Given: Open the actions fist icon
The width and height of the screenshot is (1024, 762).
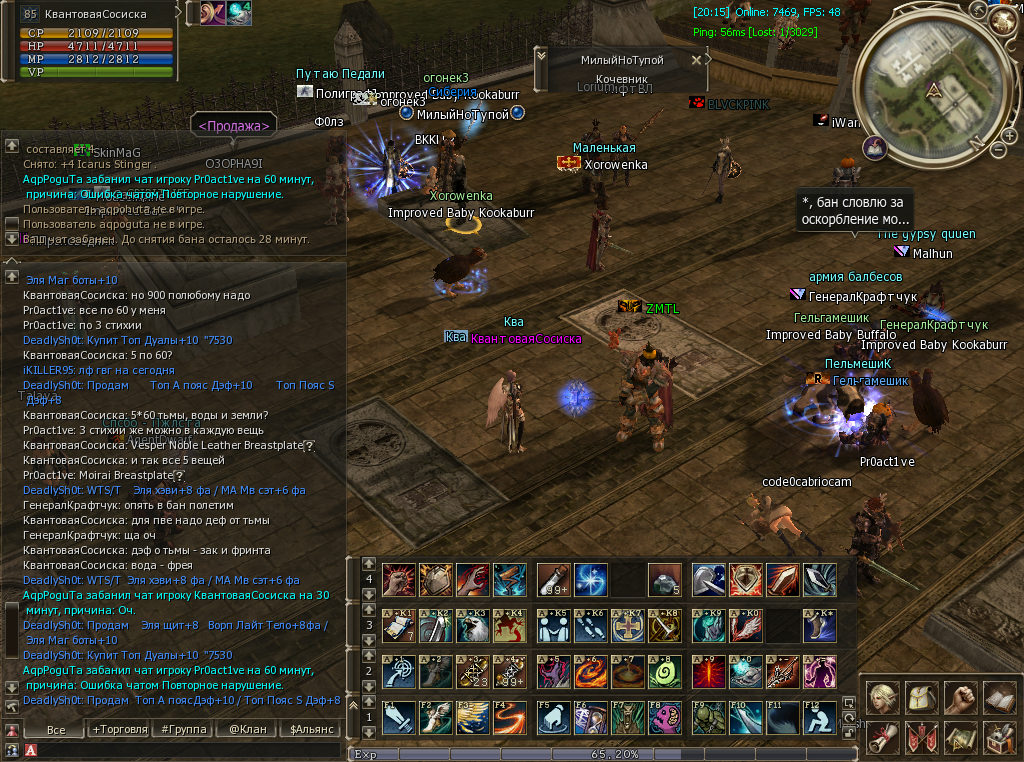Looking at the screenshot, I should click(960, 697).
